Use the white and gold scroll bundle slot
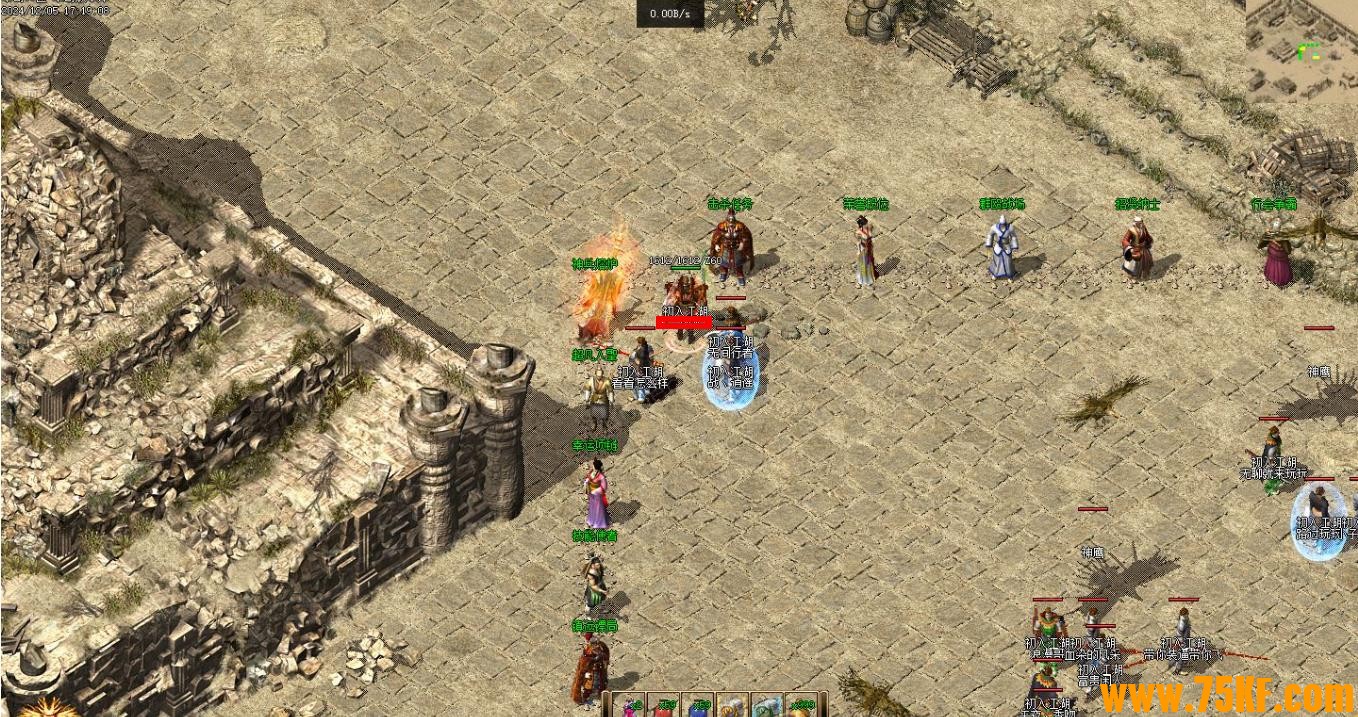 coord(733,705)
